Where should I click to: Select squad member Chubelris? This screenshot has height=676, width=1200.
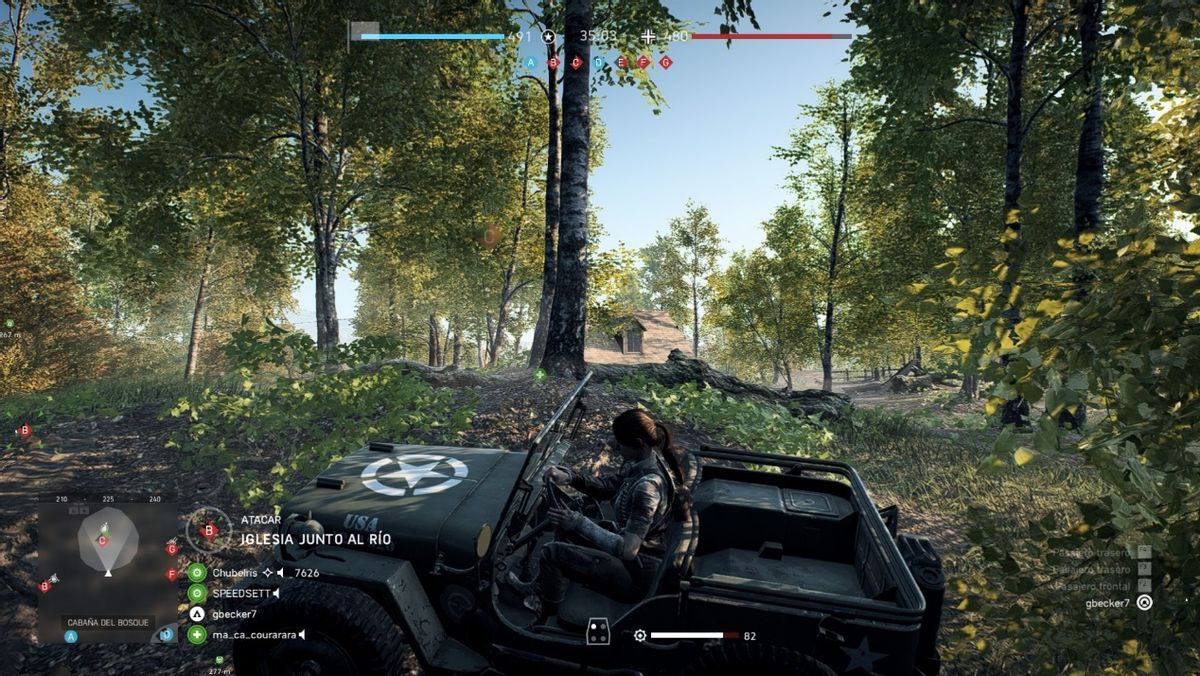point(236,573)
